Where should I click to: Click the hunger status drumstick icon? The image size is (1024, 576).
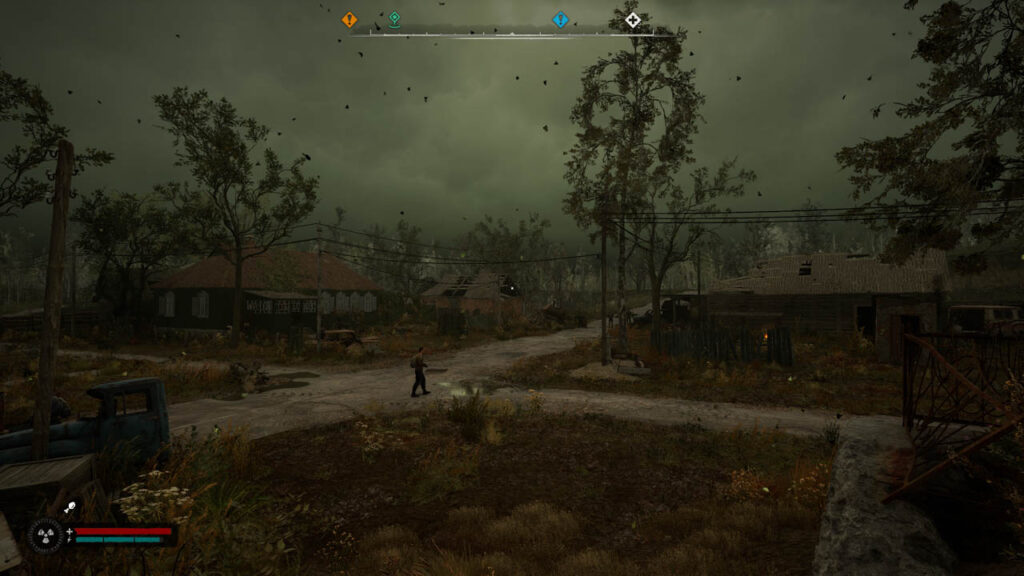point(70,508)
